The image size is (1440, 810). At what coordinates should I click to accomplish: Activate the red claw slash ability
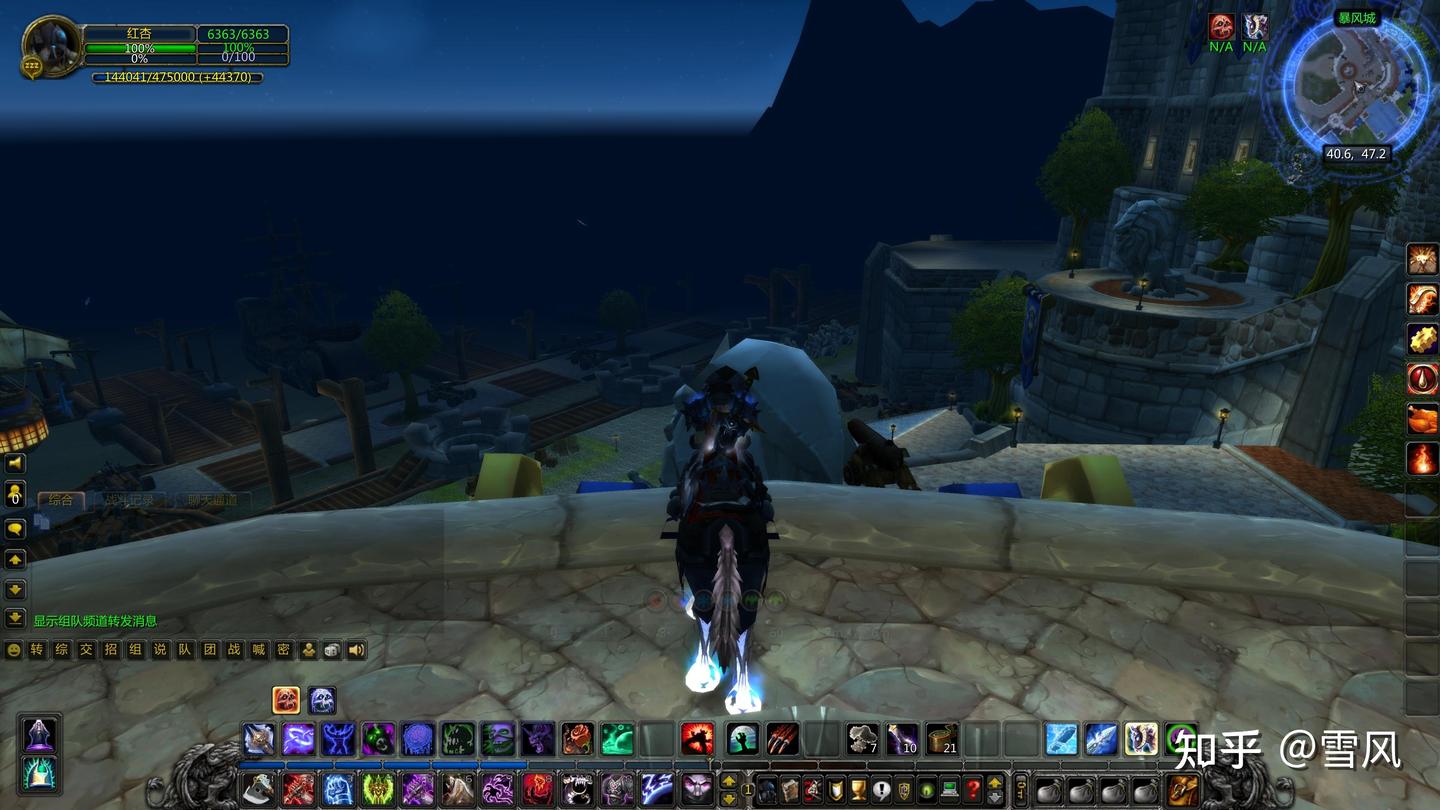[782, 739]
